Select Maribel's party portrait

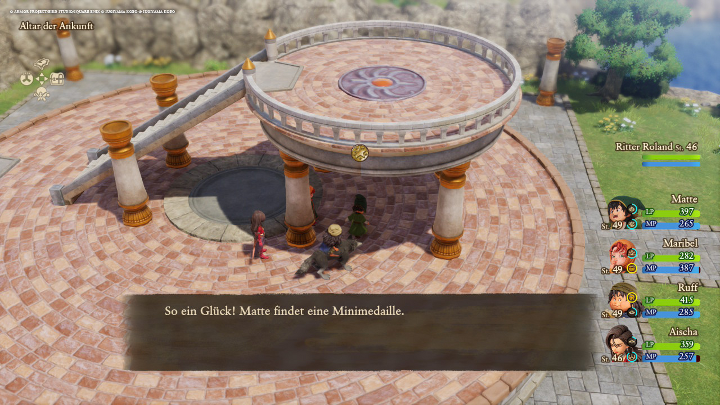pyautogui.click(x=623, y=256)
